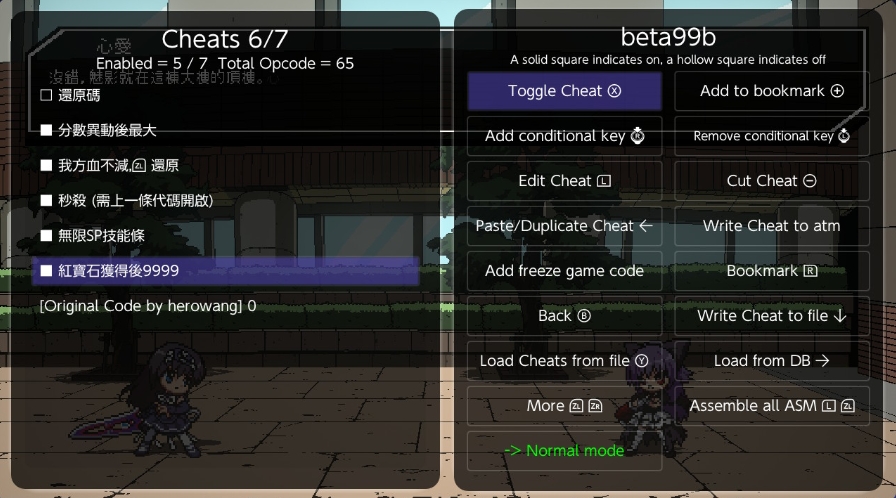Image resolution: width=896 pixels, height=498 pixels.
Task: Select Load Cheats from file
Action: [x=564, y=361]
